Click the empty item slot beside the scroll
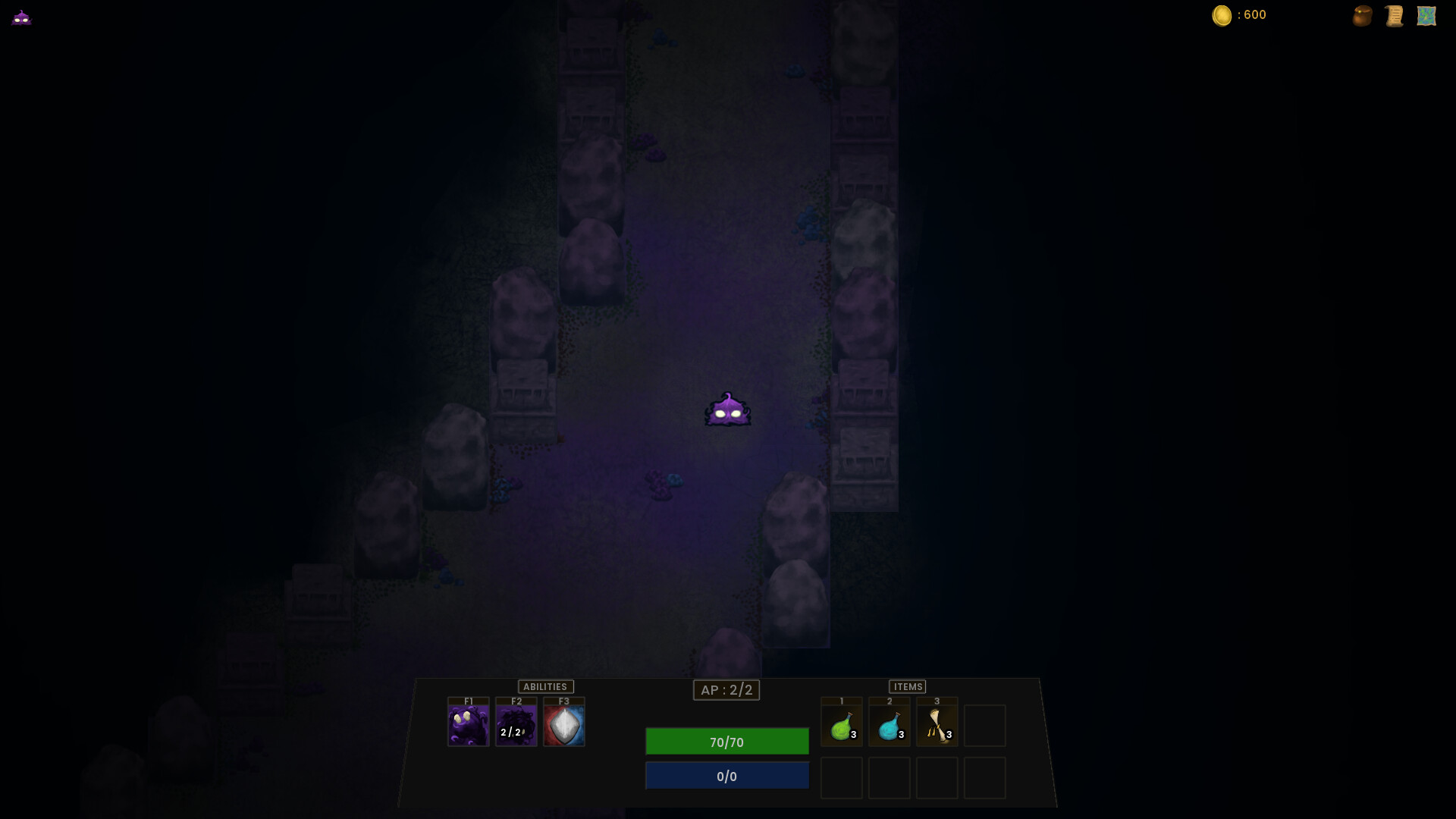1456x819 pixels. pos(984,724)
